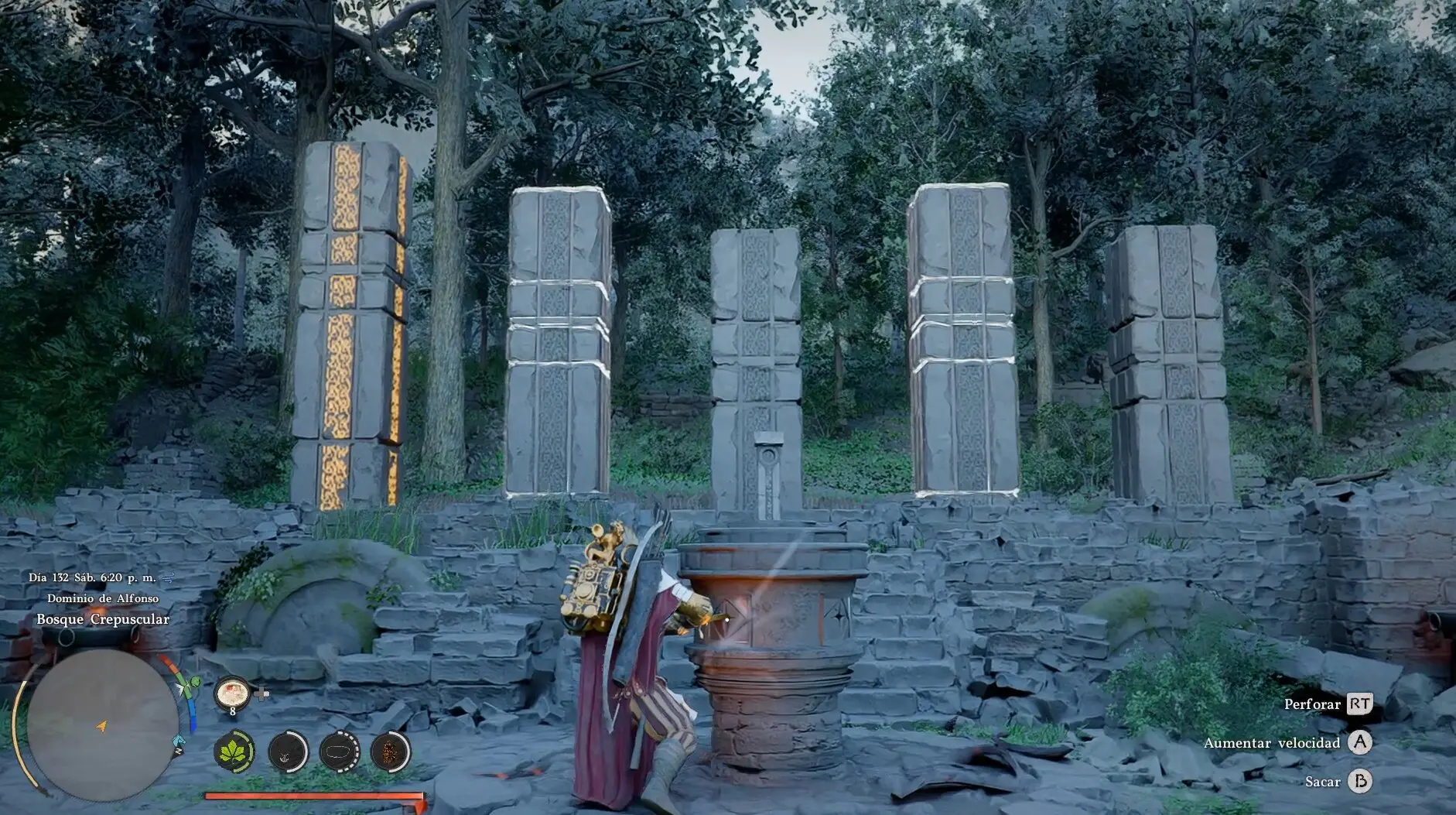
Task: Select the orange speckled ability slot
Action: coord(390,751)
